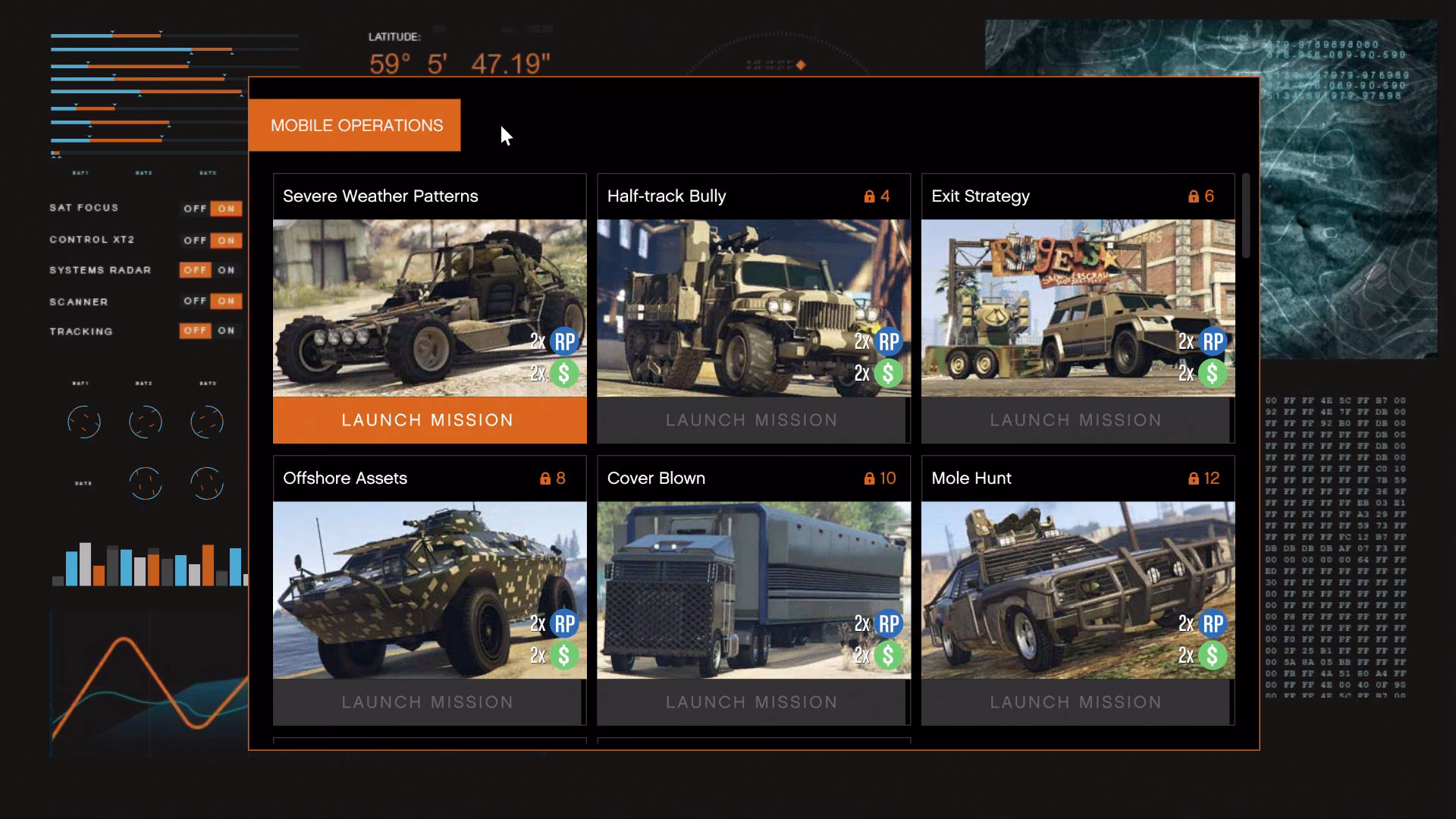Select the MOBILE OPERATIONS tab
This screenshot has width=1456, height=819.
[356, 125]
